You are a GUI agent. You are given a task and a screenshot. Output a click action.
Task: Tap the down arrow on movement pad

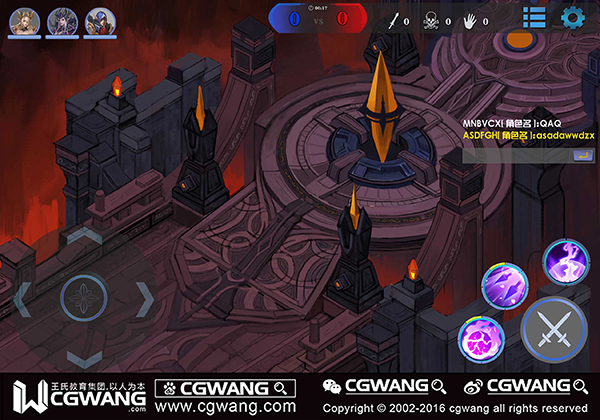(84, 357)
